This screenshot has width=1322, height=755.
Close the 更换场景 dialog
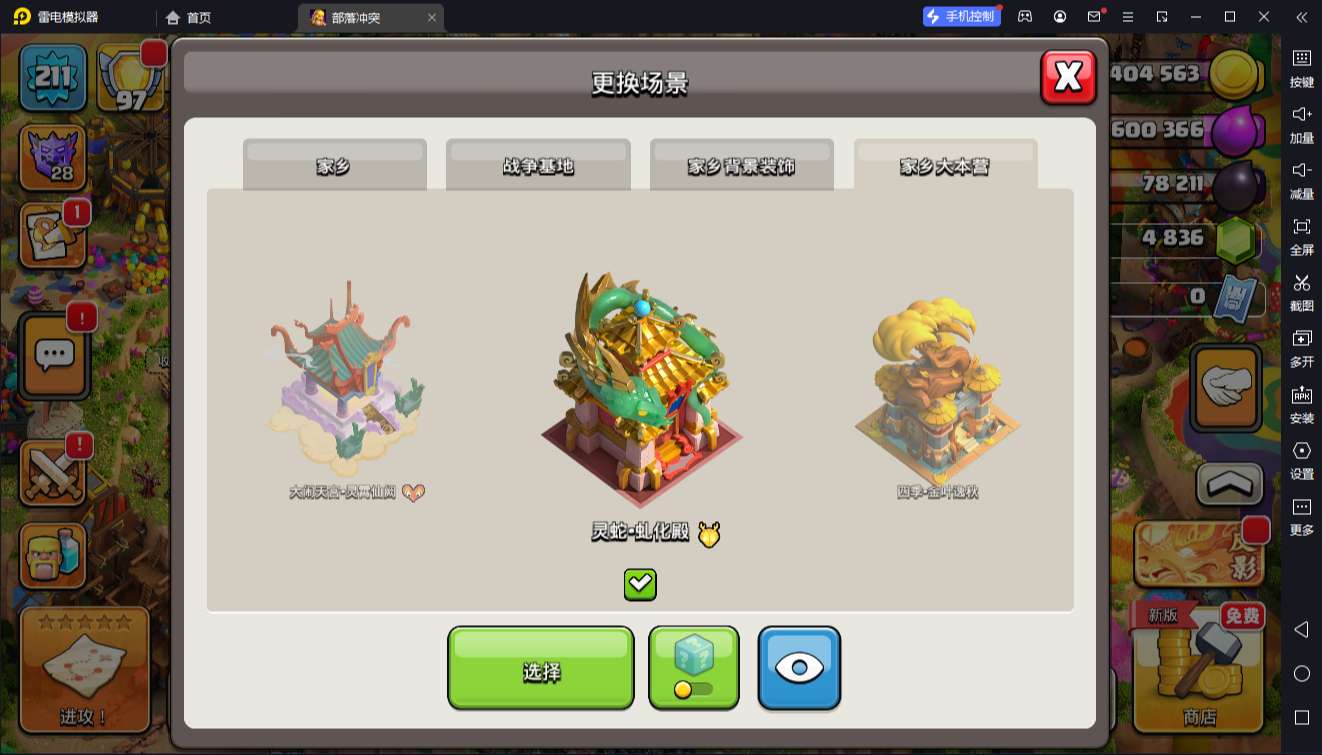(1068, 77)
